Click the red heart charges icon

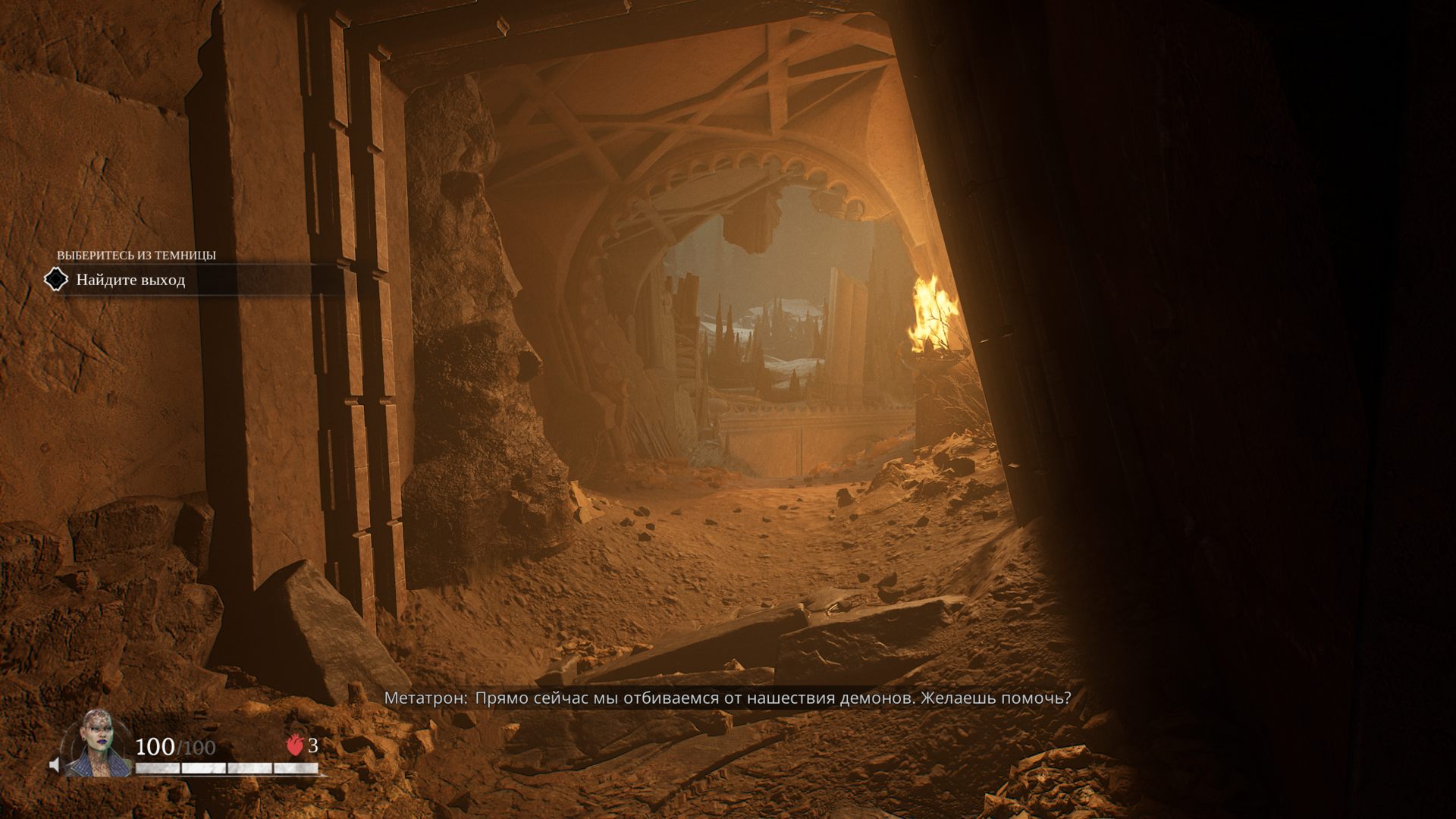tap(295, 745)
